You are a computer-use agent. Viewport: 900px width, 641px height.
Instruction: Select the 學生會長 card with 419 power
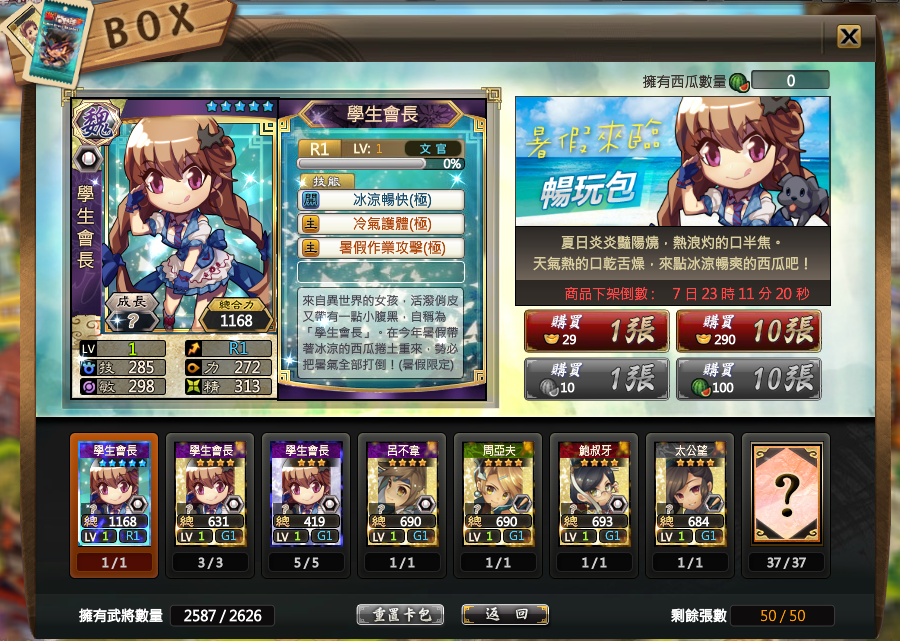pyautogui.click(x=306, y=494)
